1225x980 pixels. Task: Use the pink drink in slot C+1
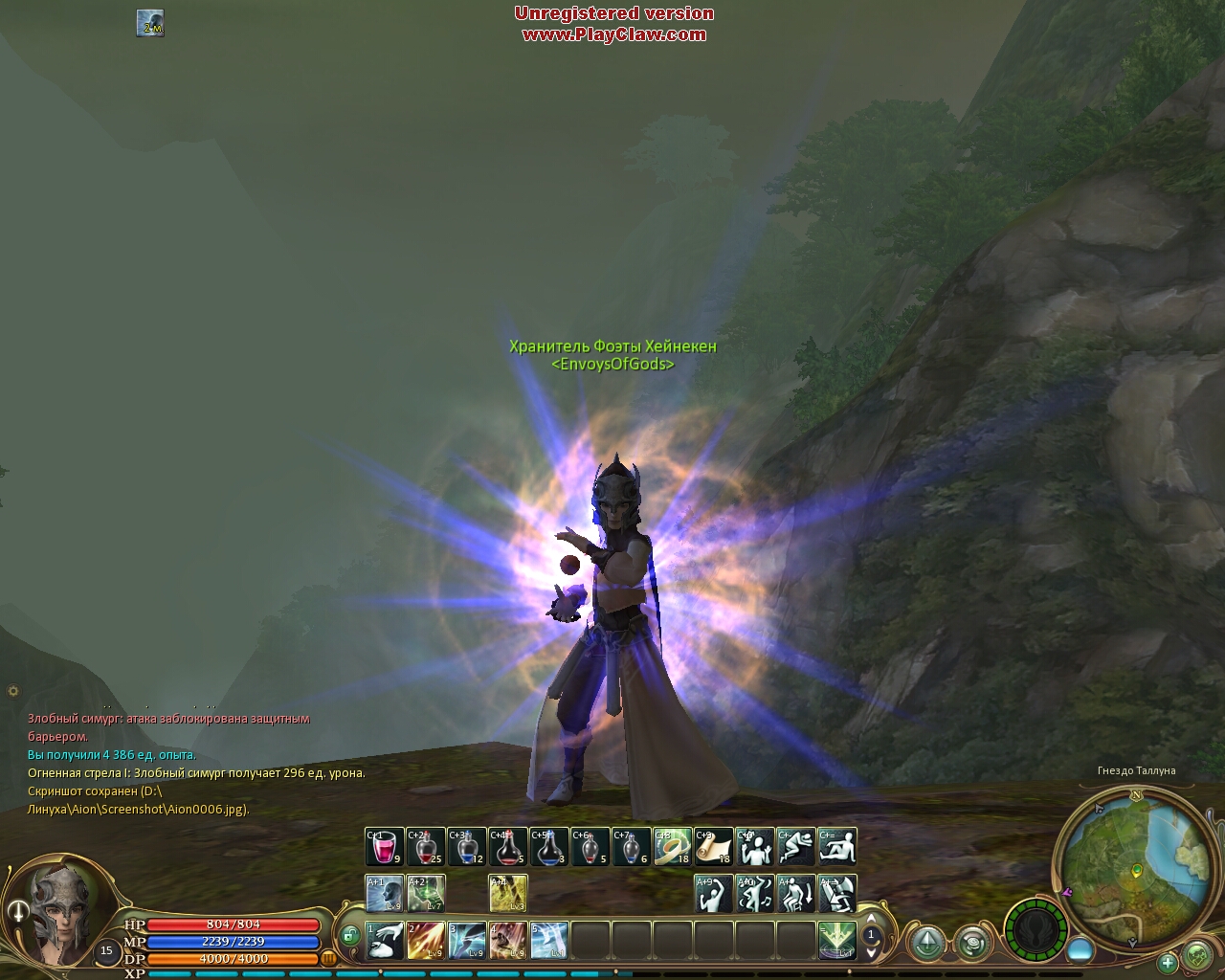(x=385, y=847)
